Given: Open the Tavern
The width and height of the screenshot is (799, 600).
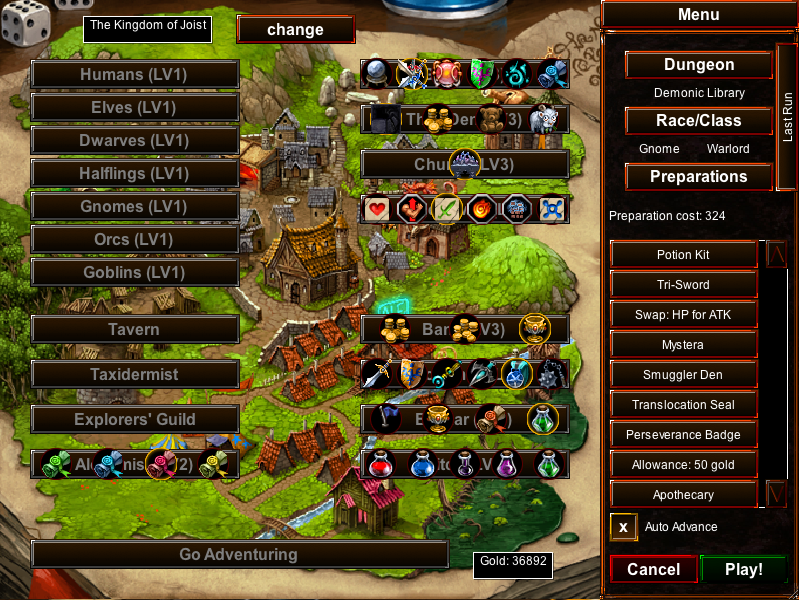Looking at the screenshot, I should pyautogui.click(x=135, y=329).
